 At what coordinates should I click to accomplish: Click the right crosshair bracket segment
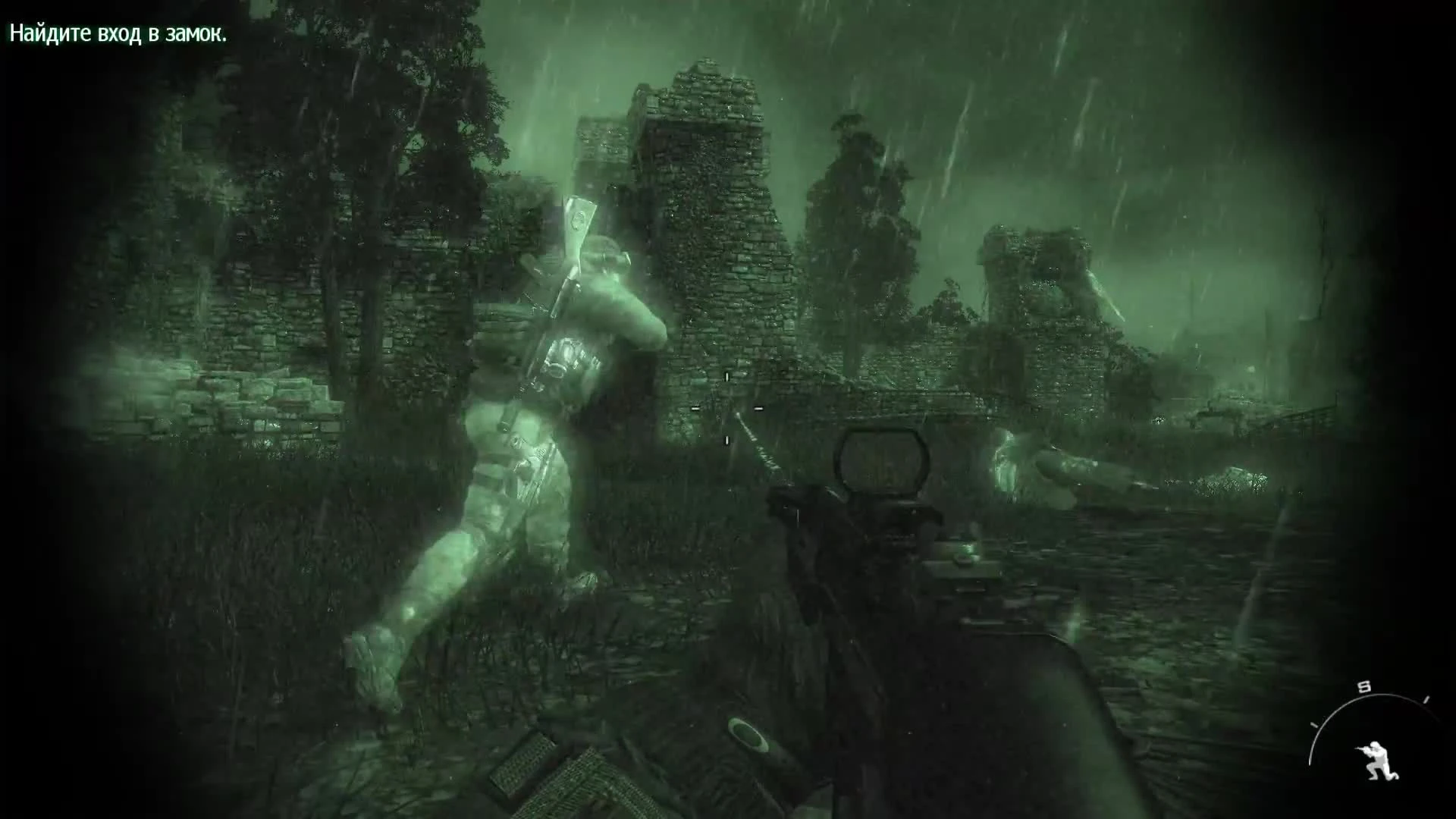(758, 407)
